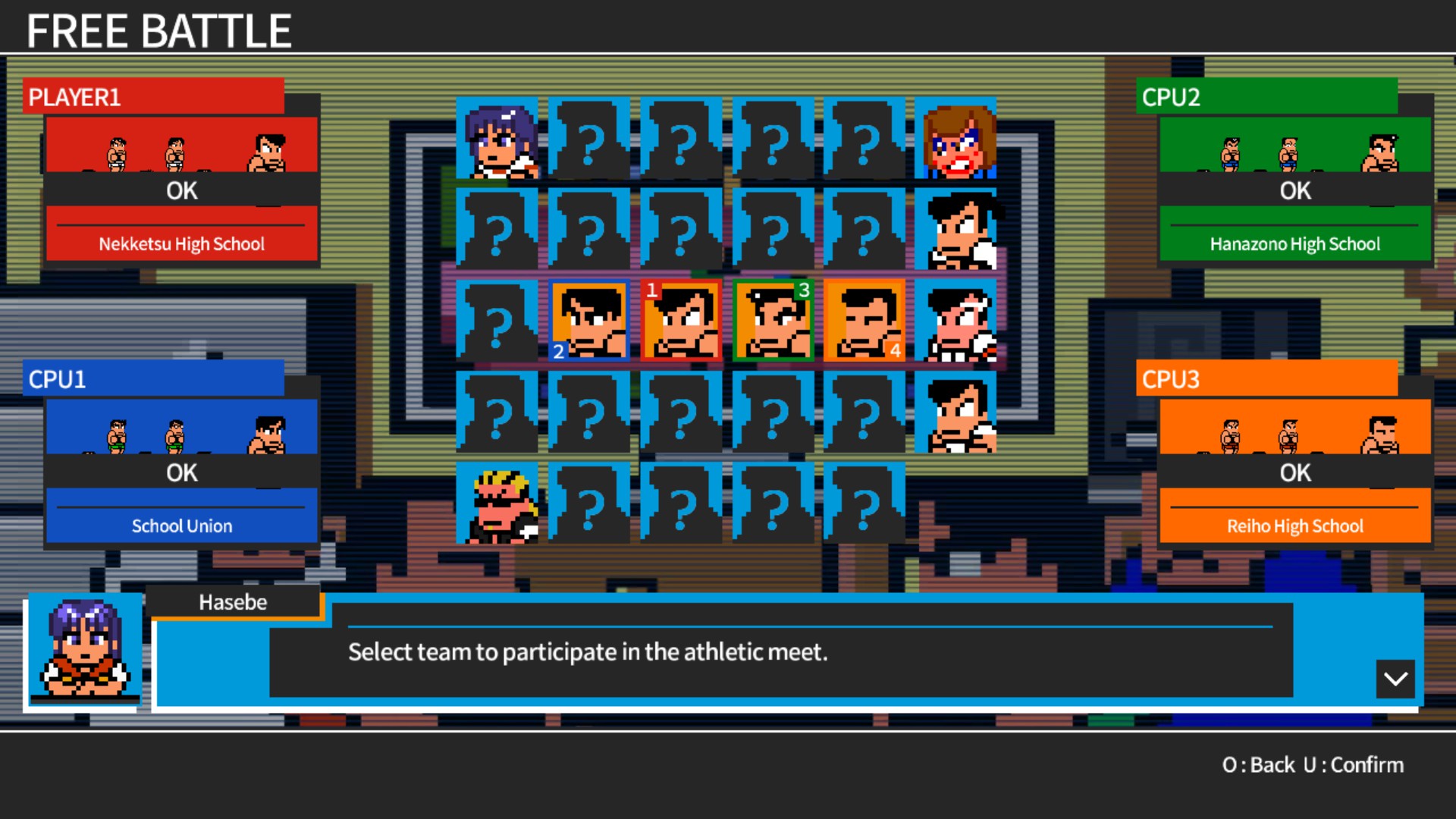Select the PLAYER1 team header
Screen dimensions: 1456x819
[154, 96]
